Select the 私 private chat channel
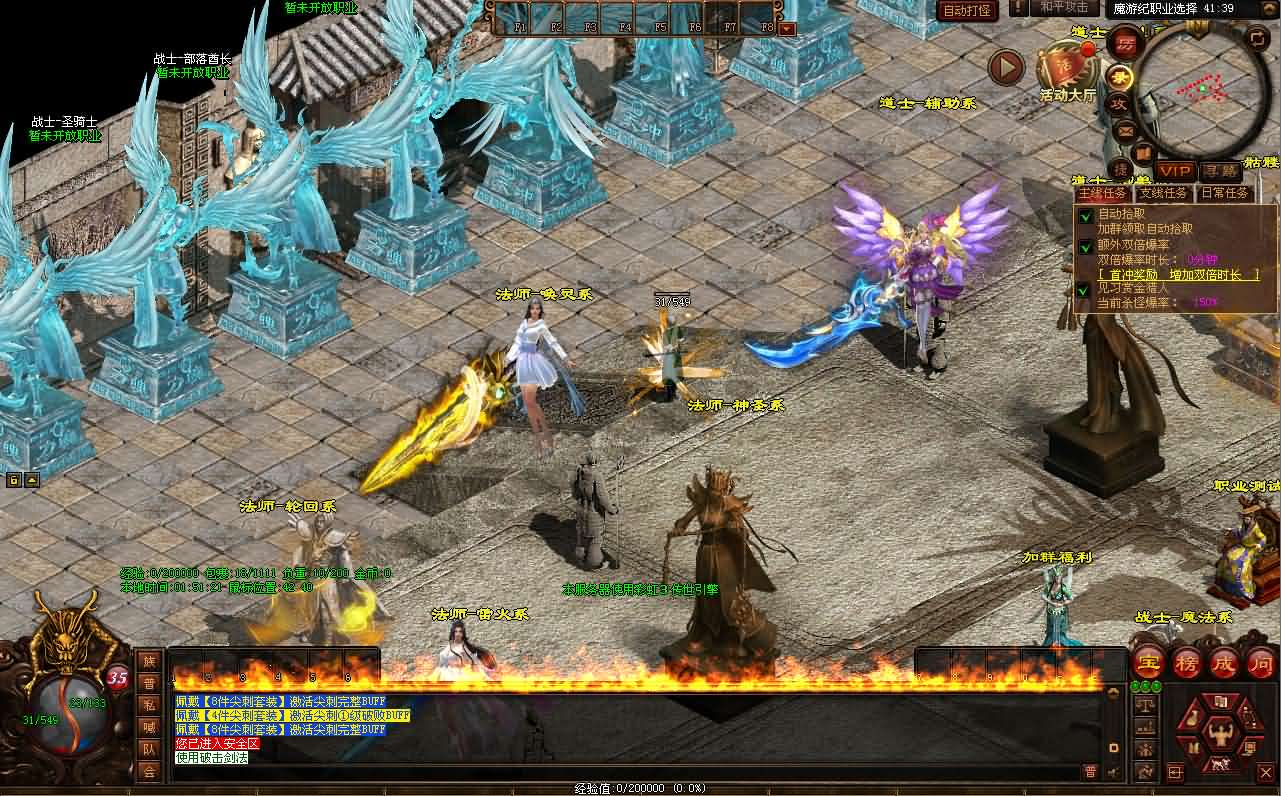This screenshot has width=1281, height=796. pos(149,705)
